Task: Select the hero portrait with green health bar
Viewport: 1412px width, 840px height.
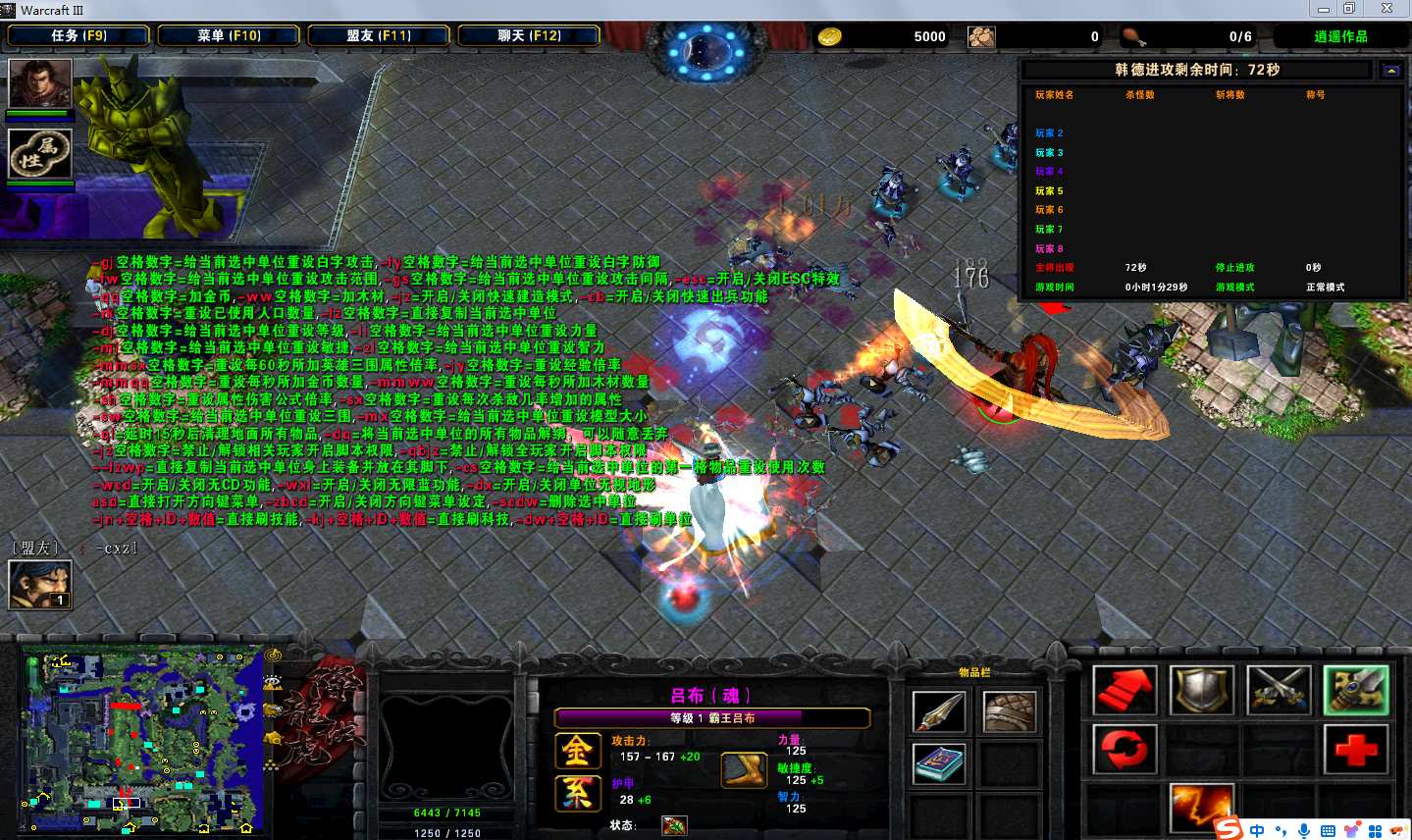Action: [40, 83]
